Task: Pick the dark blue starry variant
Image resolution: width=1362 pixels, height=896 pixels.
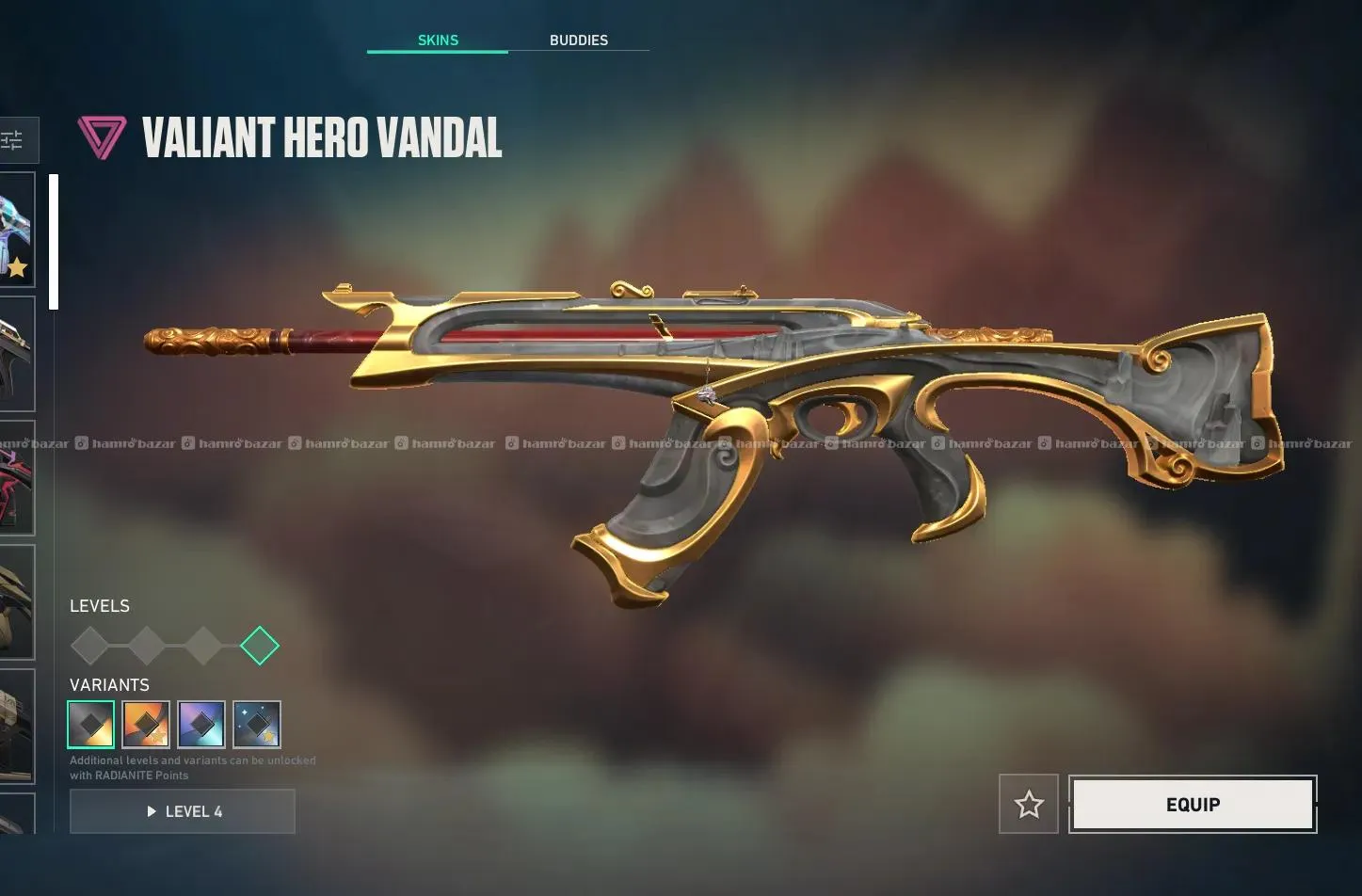Action: 257,725
